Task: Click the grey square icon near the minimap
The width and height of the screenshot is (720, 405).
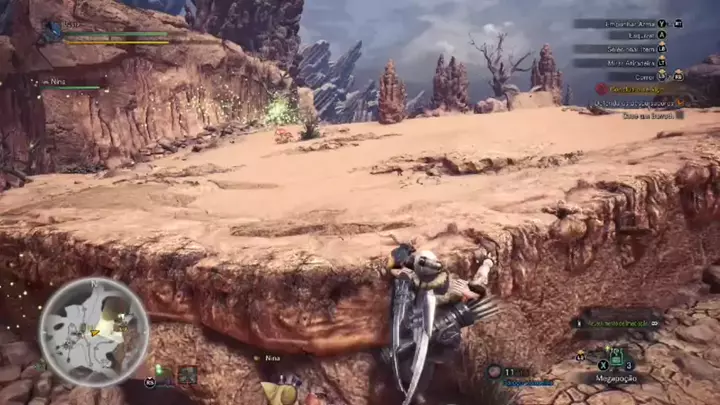Action: click(x=187, y=374)
